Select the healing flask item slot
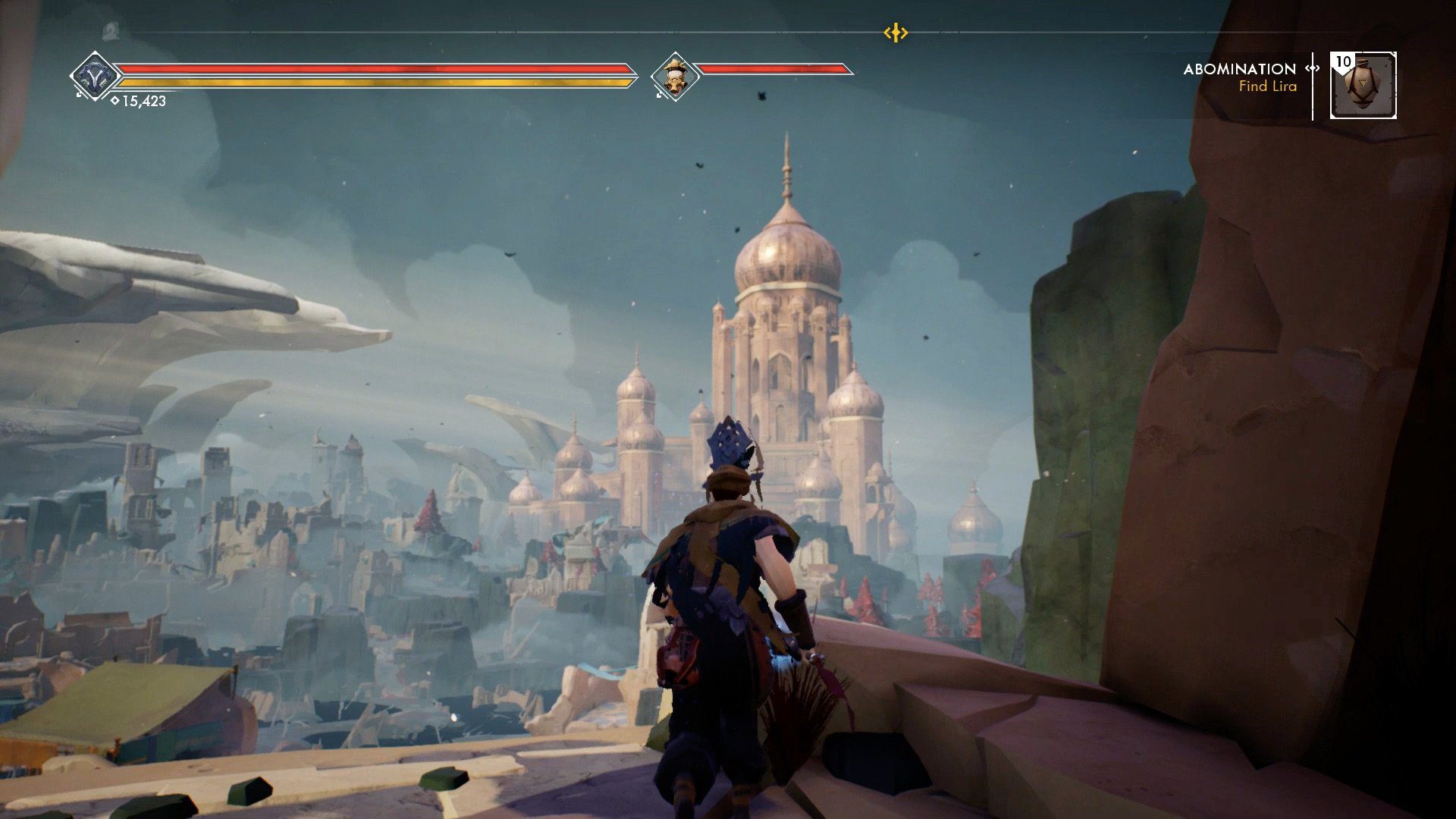The height and width of the screenshot is (819, 1456). pos(1363,86)
